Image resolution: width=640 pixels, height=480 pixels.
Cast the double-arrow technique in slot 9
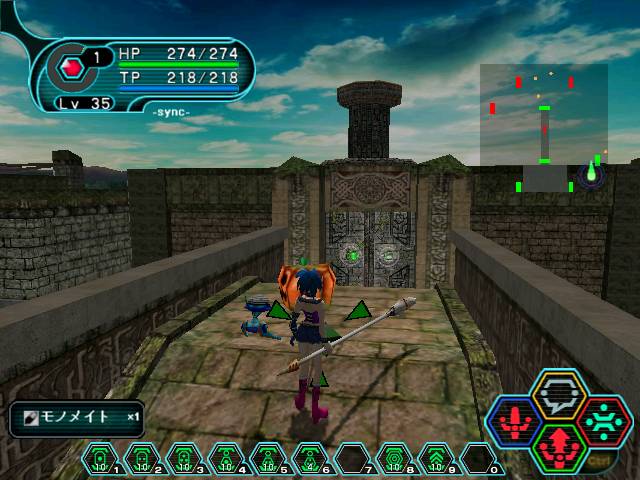tap(436, 458)
